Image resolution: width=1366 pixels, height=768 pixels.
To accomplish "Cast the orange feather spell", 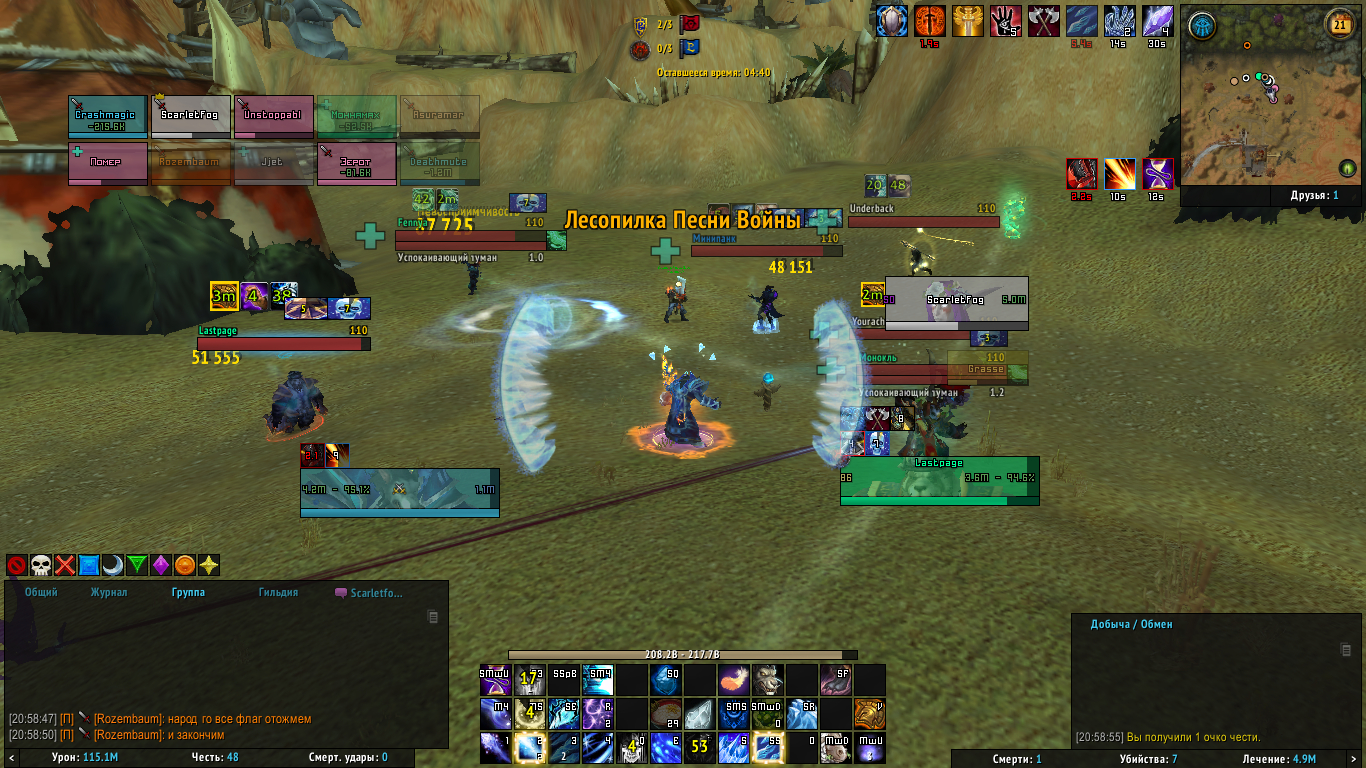I will pos(734,681).
